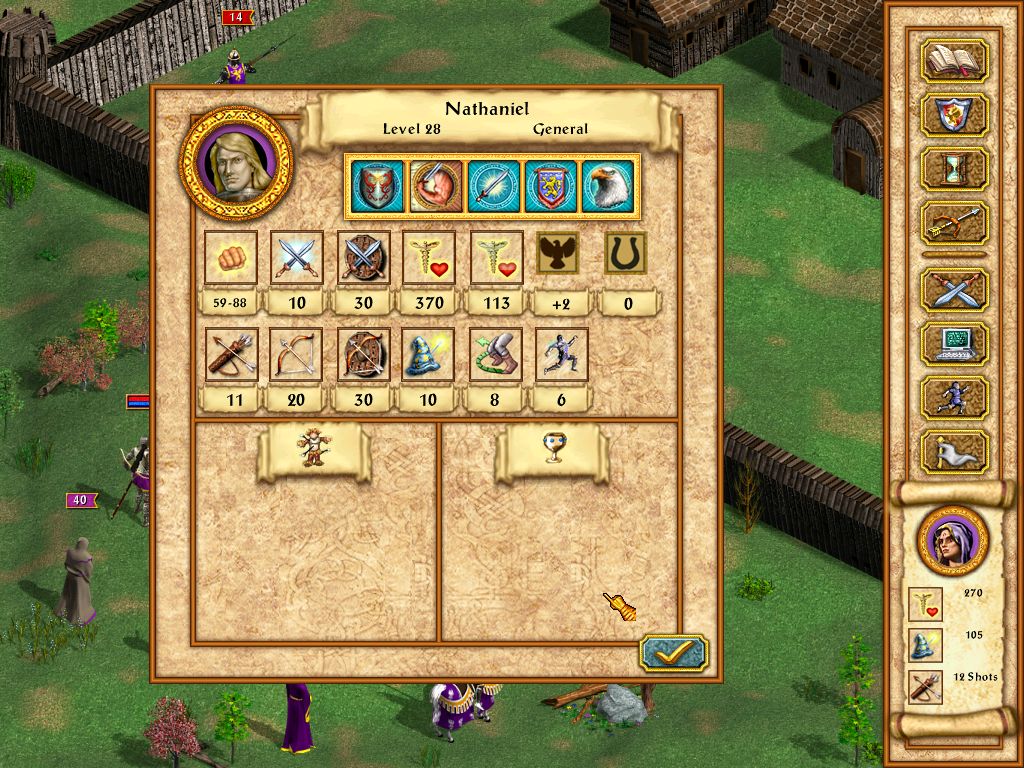
Task: Choose the crossbow ranged attack button
Action: (x=954, y=223)
